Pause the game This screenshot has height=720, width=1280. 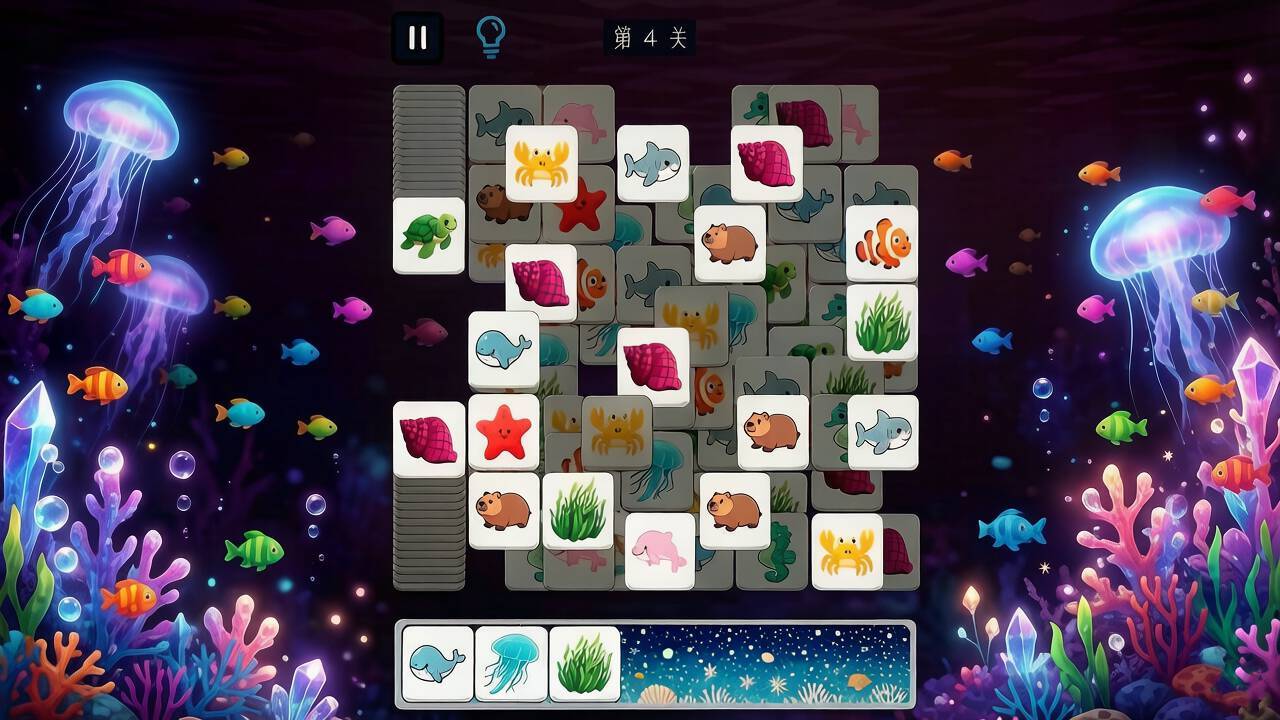[x=417, y=38]
